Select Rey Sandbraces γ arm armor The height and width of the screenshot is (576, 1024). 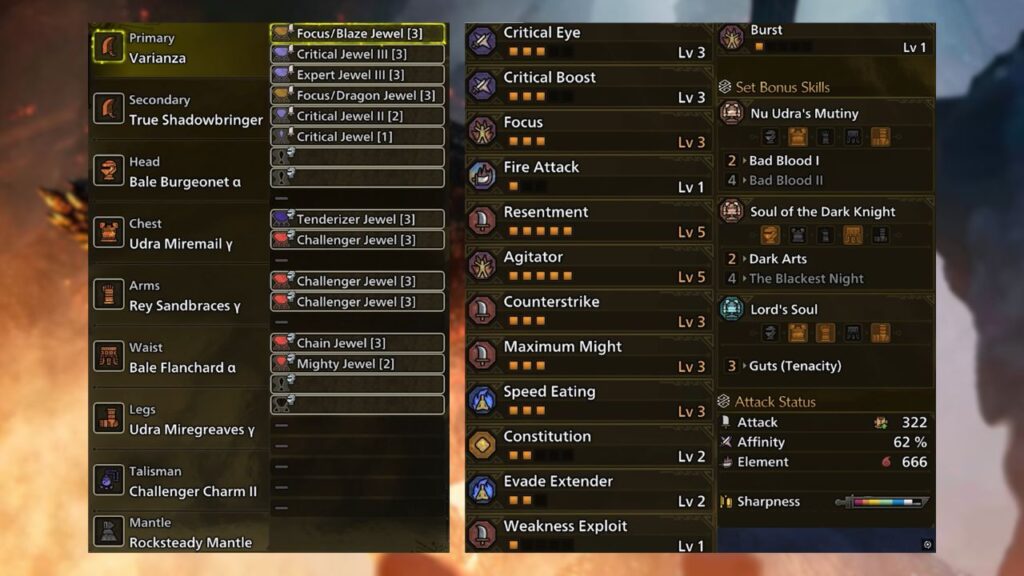click(178, 296)
